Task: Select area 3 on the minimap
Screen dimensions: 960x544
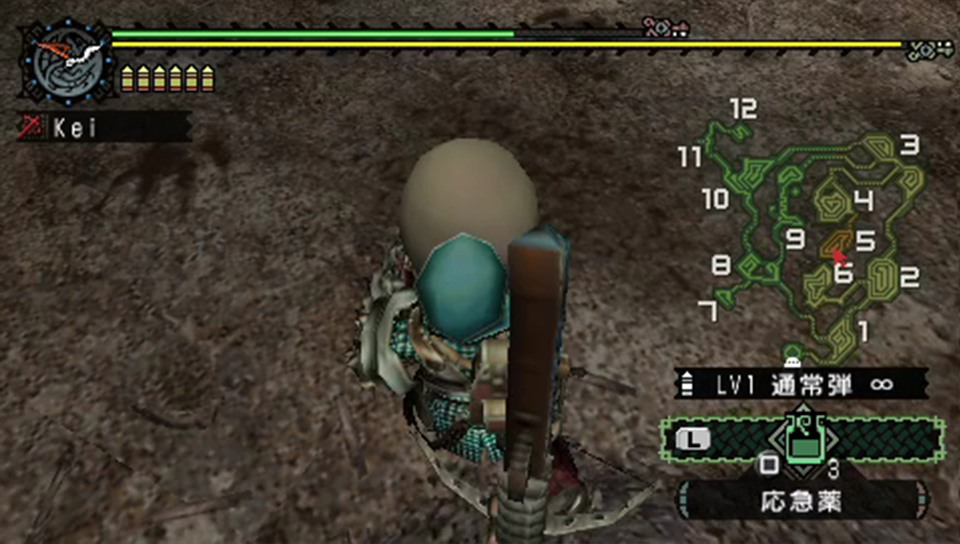Action: [908, 146]
